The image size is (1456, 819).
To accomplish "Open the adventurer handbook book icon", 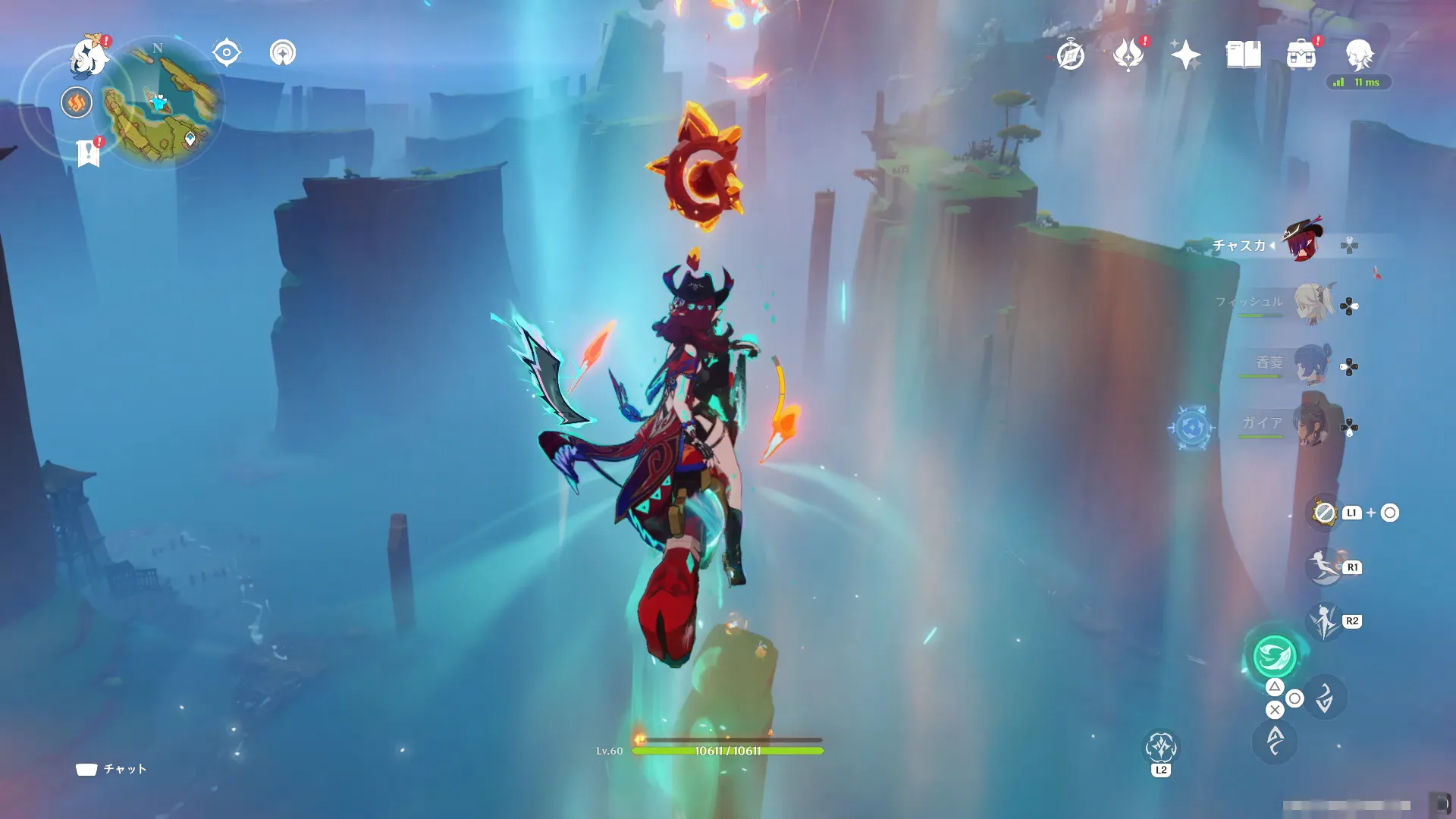I will pos(1244,55).
